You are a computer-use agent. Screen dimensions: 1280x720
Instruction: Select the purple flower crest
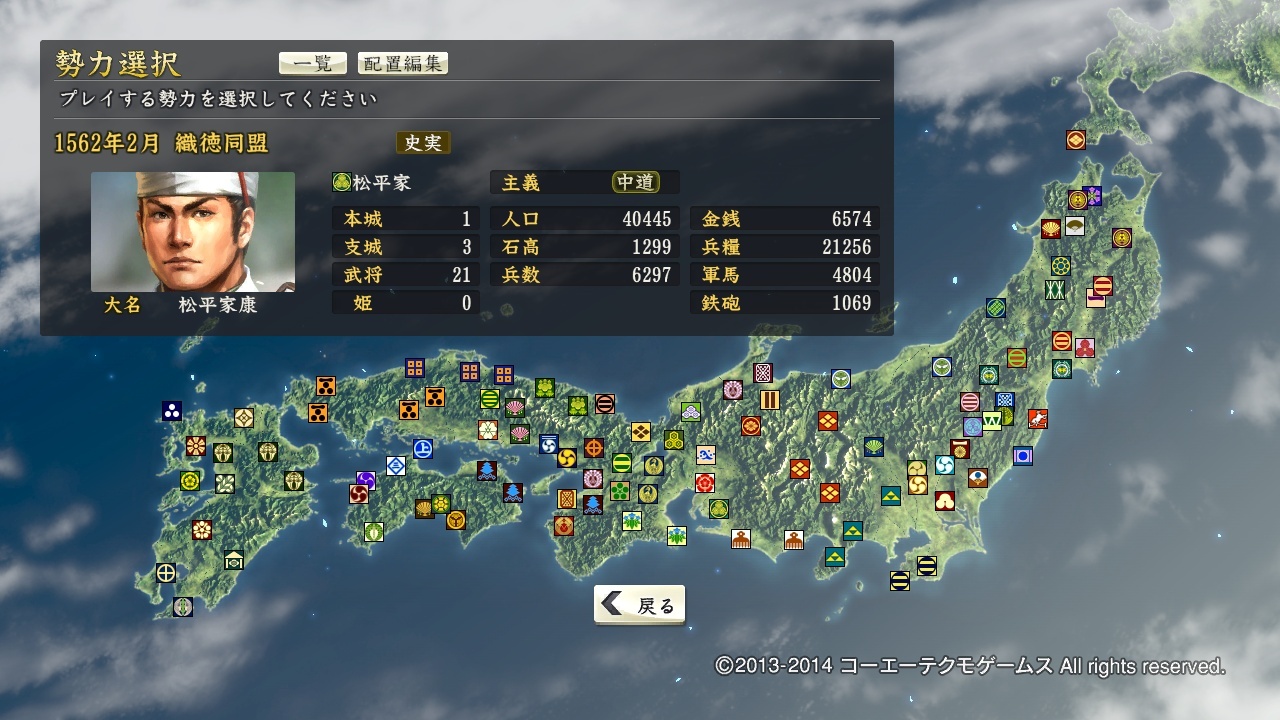(x=1092, y=196)
